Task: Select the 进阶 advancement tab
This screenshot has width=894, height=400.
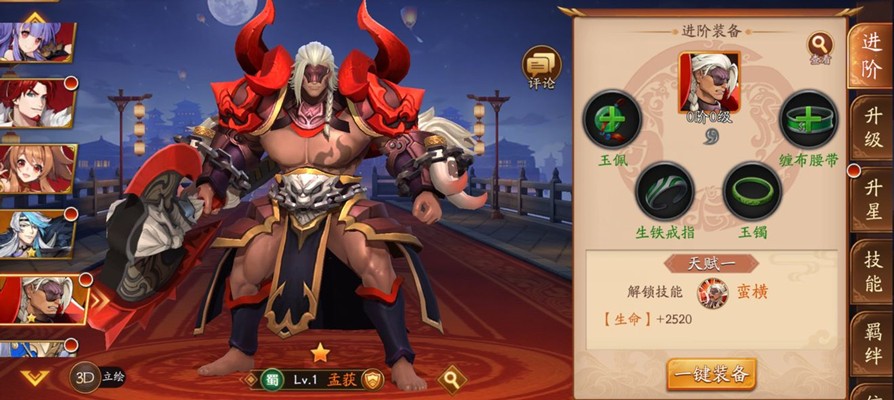Action: (870, 55)
